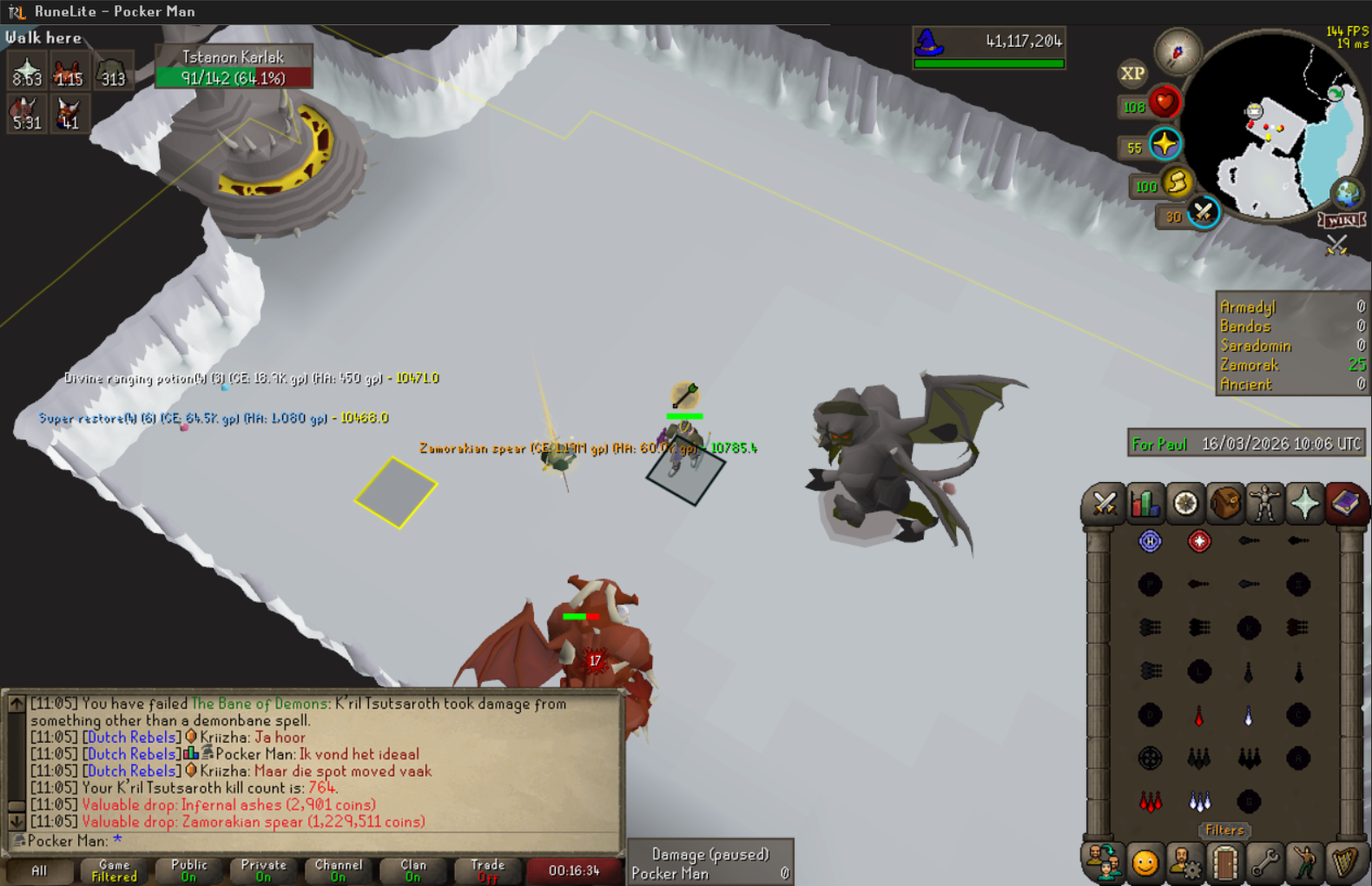Switch to the Skills tab

pos(1144,504)
